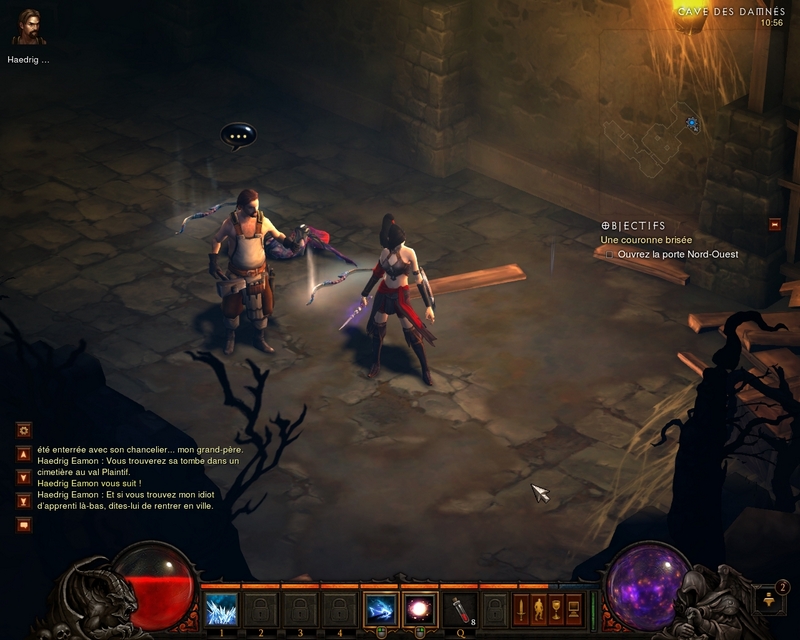Open the chat settings gear button
800x640 pixels.
pos(24,430)
